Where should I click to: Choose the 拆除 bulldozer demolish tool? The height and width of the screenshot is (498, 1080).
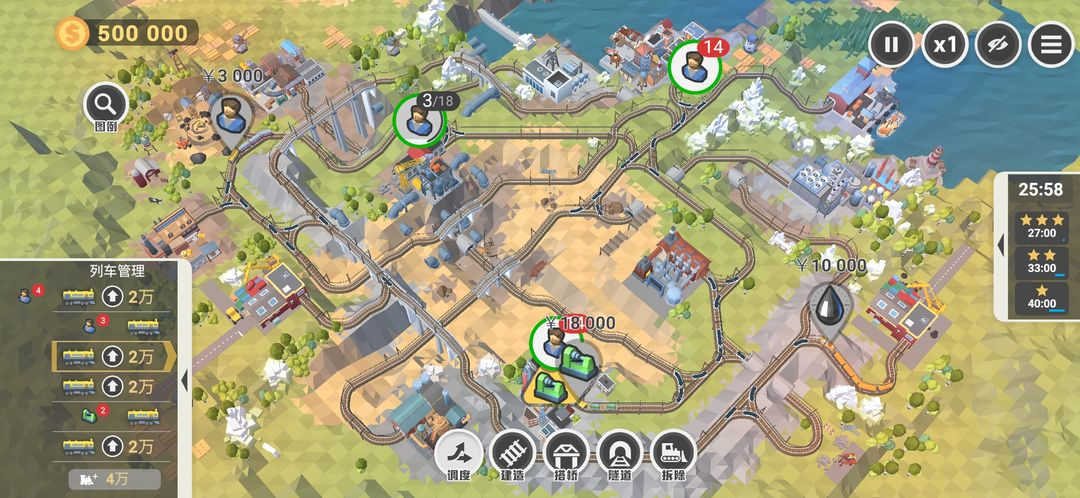pos(672,453)
